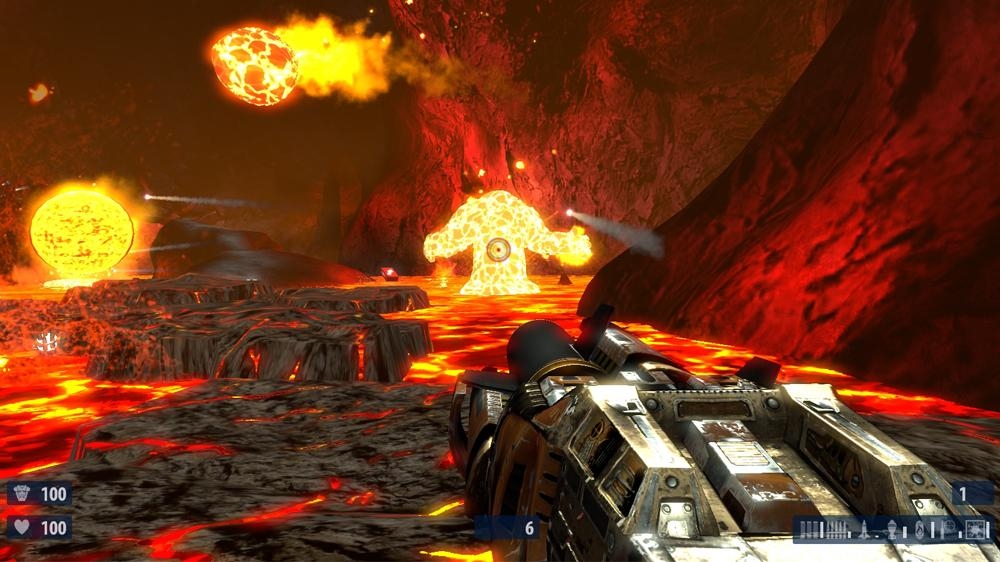Select the square-framed ammo icon
The height and width of the screenshot is (562, 1000).
coord(974,530)
